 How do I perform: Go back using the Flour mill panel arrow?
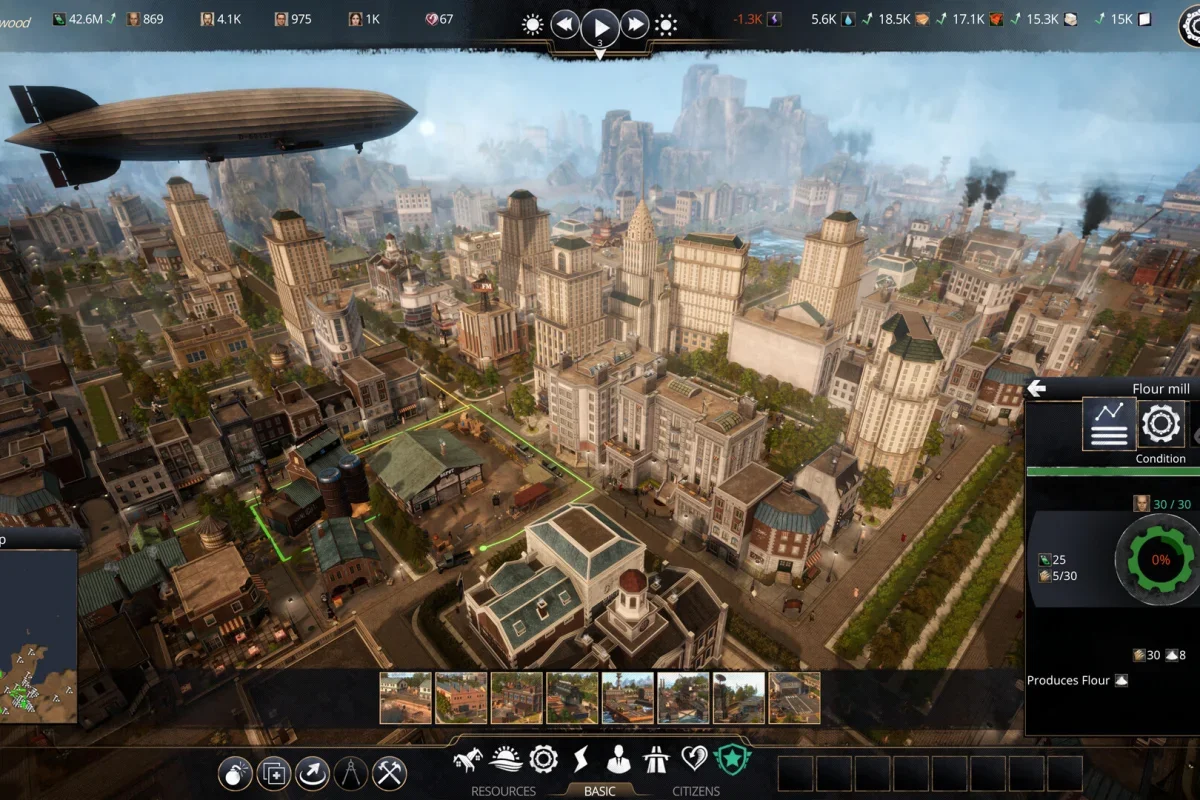click(1036, 389)
